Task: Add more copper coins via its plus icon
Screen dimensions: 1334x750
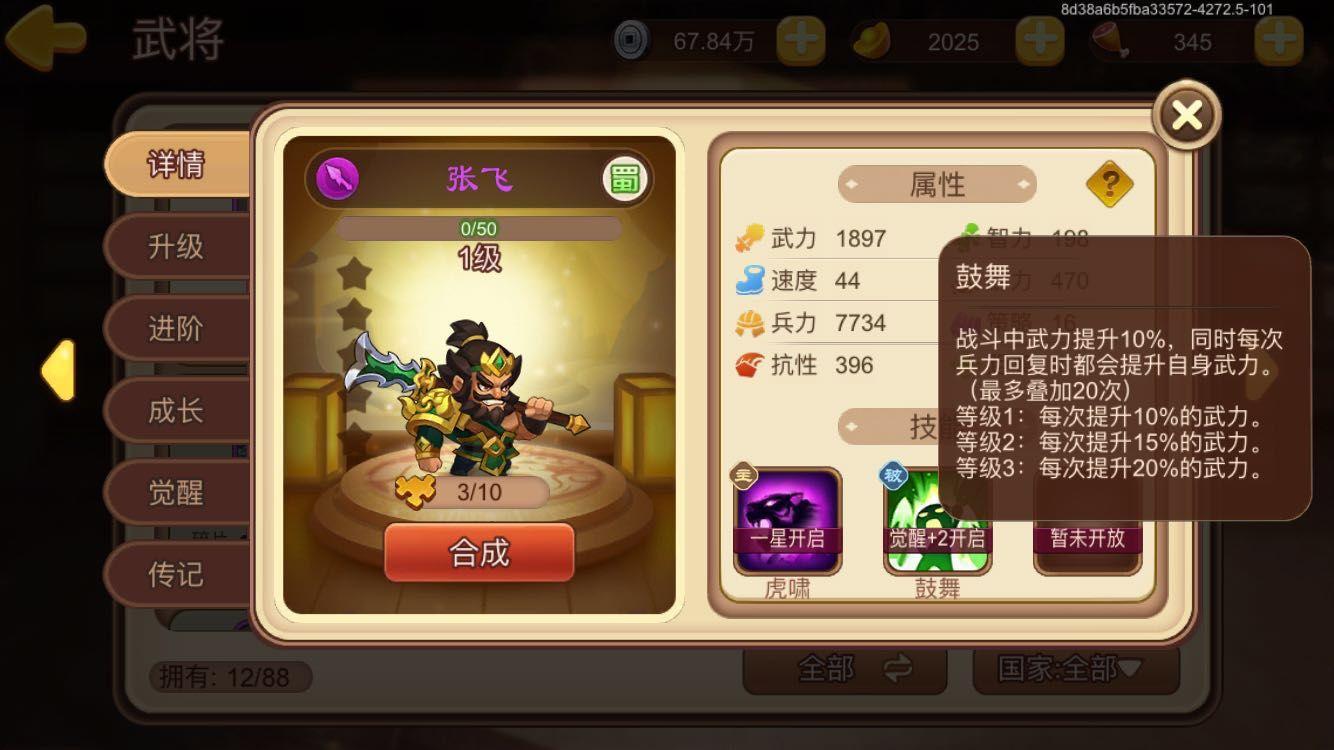Action: coord(800,42)
